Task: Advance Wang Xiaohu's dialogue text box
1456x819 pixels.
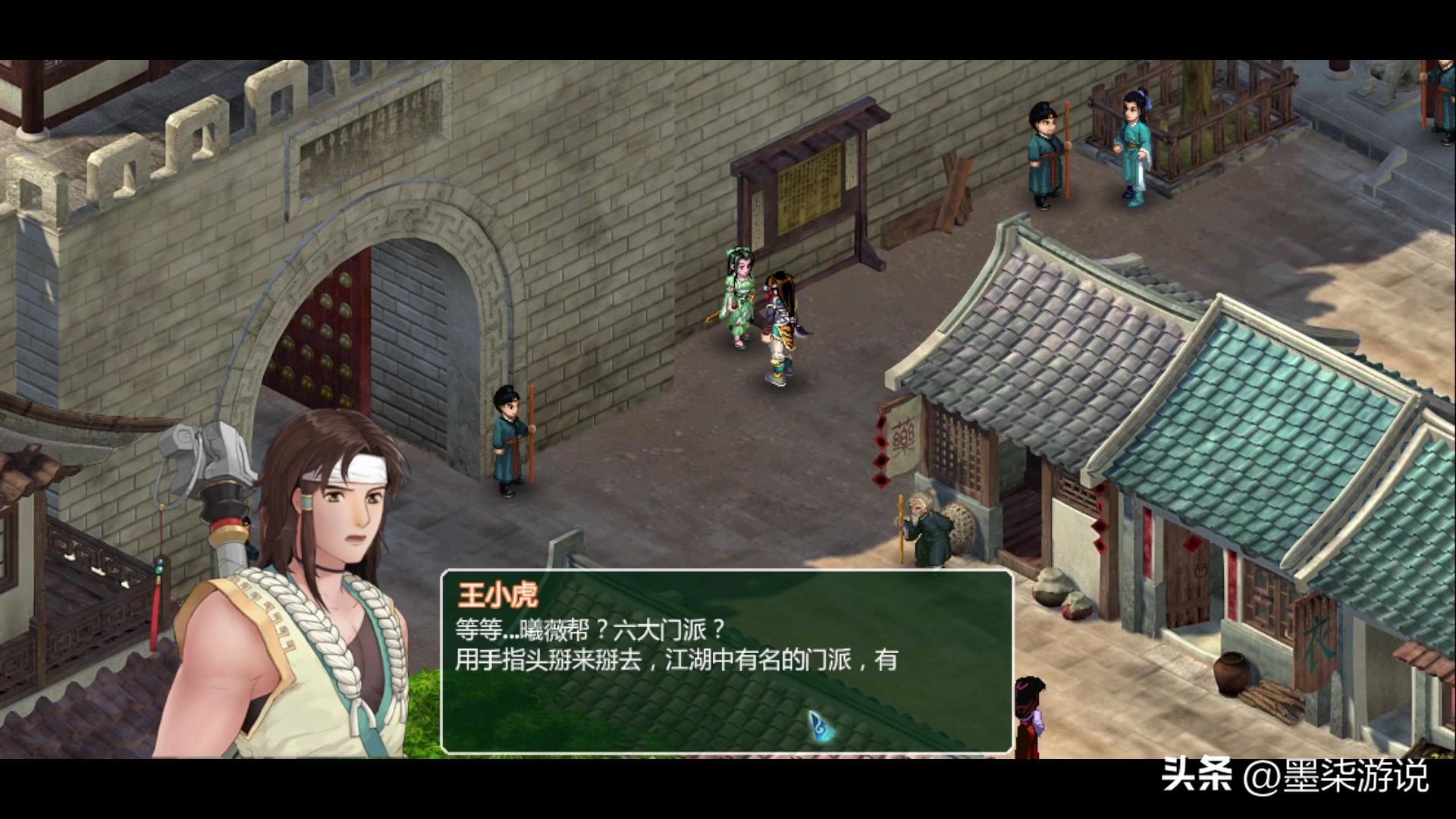Action: 726,661
